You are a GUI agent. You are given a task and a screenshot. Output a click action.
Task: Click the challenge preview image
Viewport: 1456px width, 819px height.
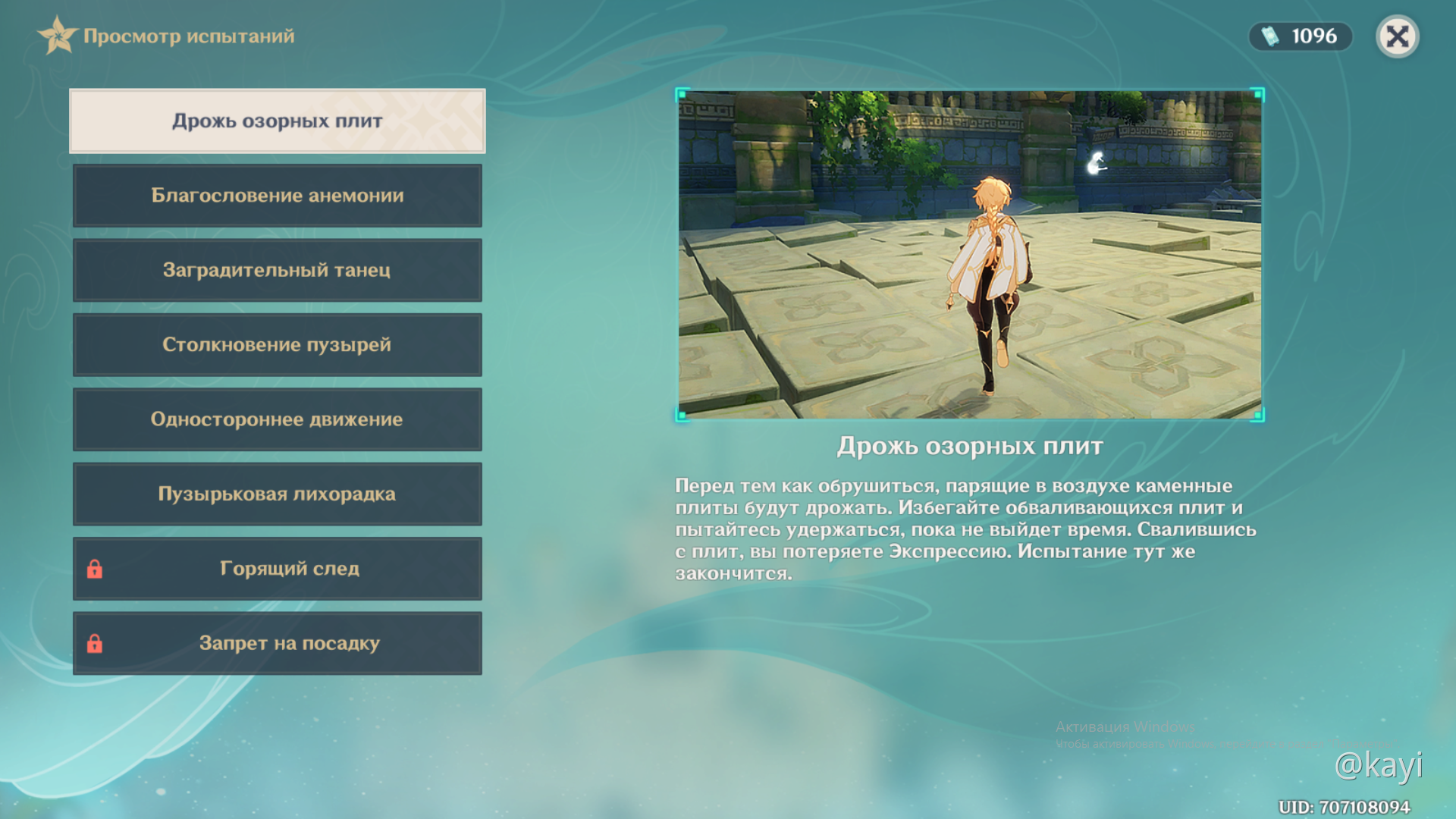(x=969, y=254)
